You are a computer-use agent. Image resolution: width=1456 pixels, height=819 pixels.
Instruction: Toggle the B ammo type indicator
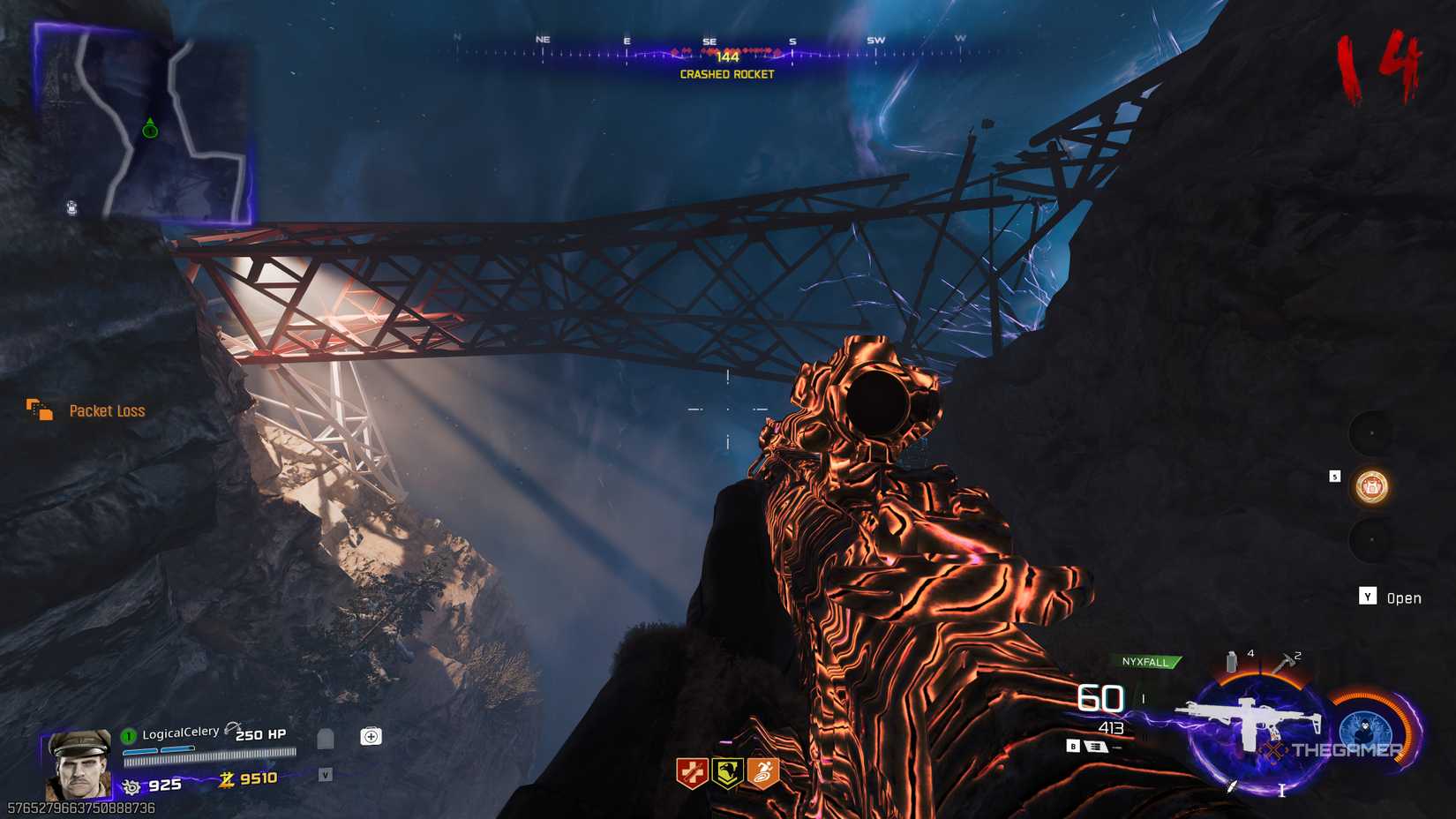coord(1073,747)
